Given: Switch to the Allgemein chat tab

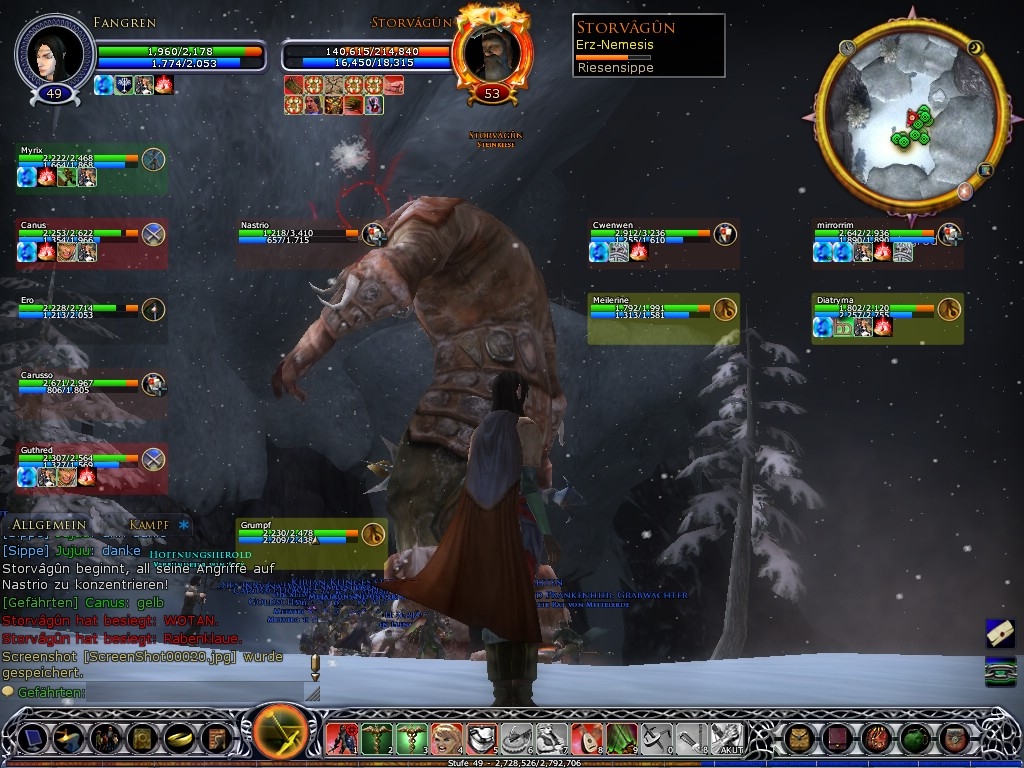Looking at the screenshot, I should click(49, 525).
